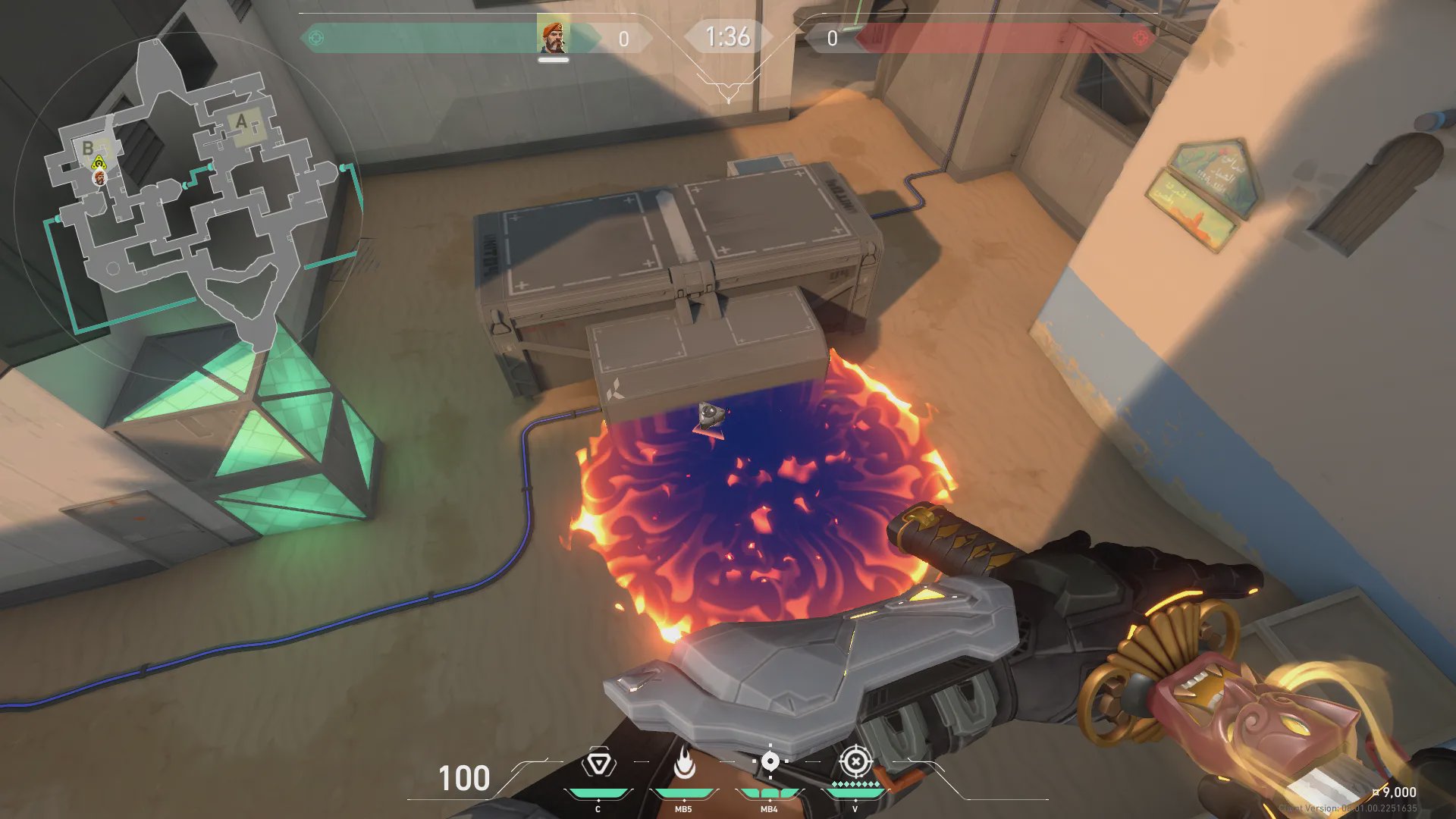Click the player agent icon on minimap
Viewport: 1456px width, 819px height.
tap(99, 177)
